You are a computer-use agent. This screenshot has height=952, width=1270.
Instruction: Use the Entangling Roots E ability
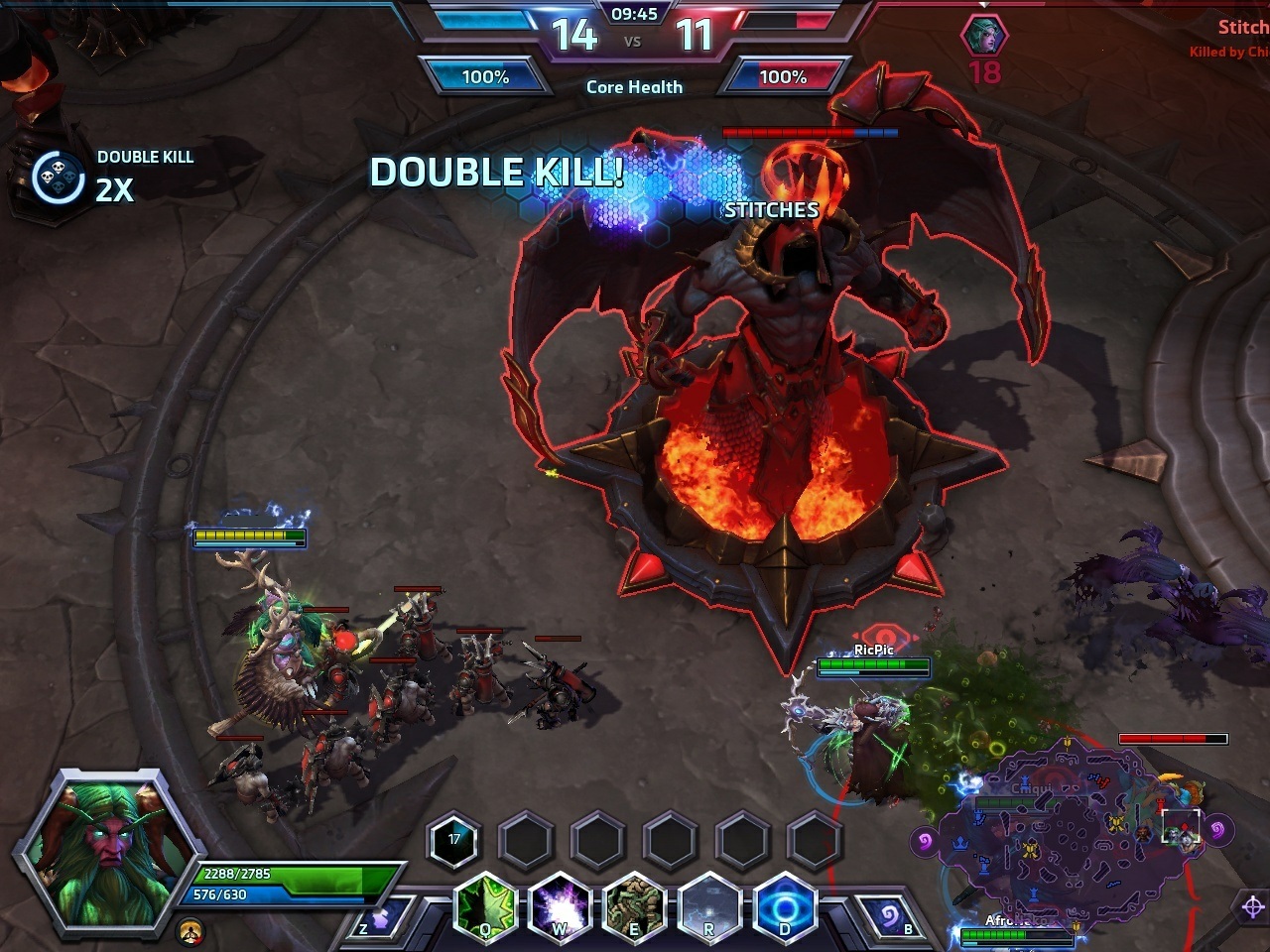[x=634, y=905]
